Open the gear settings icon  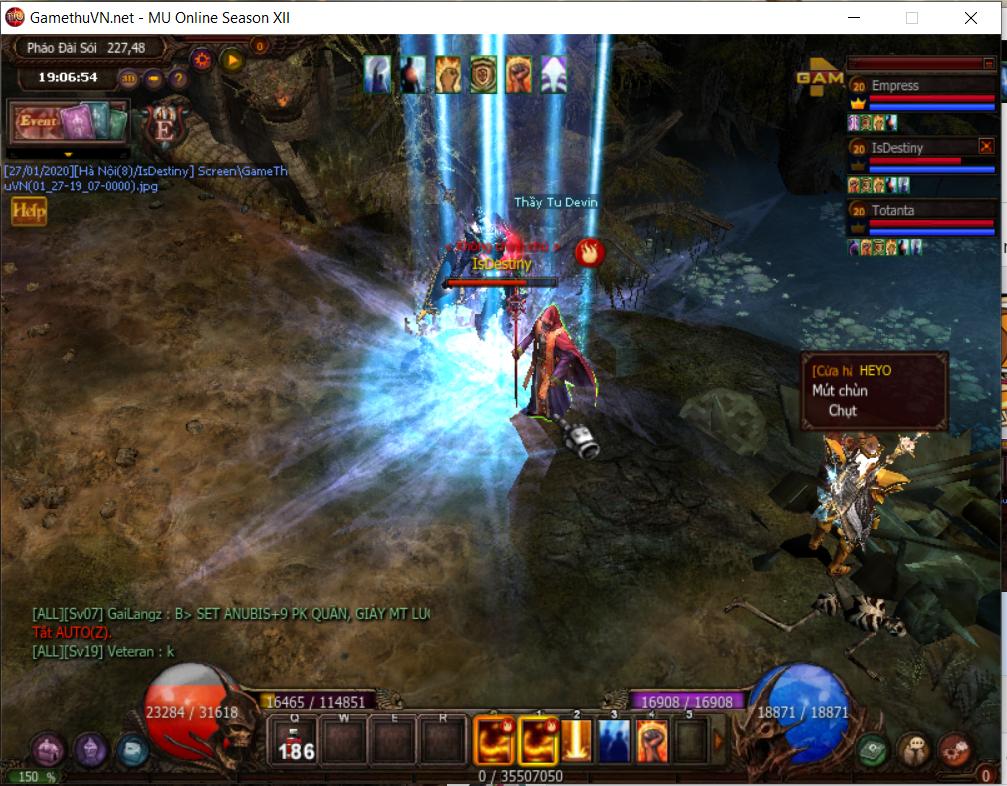(x=202, y=59)
